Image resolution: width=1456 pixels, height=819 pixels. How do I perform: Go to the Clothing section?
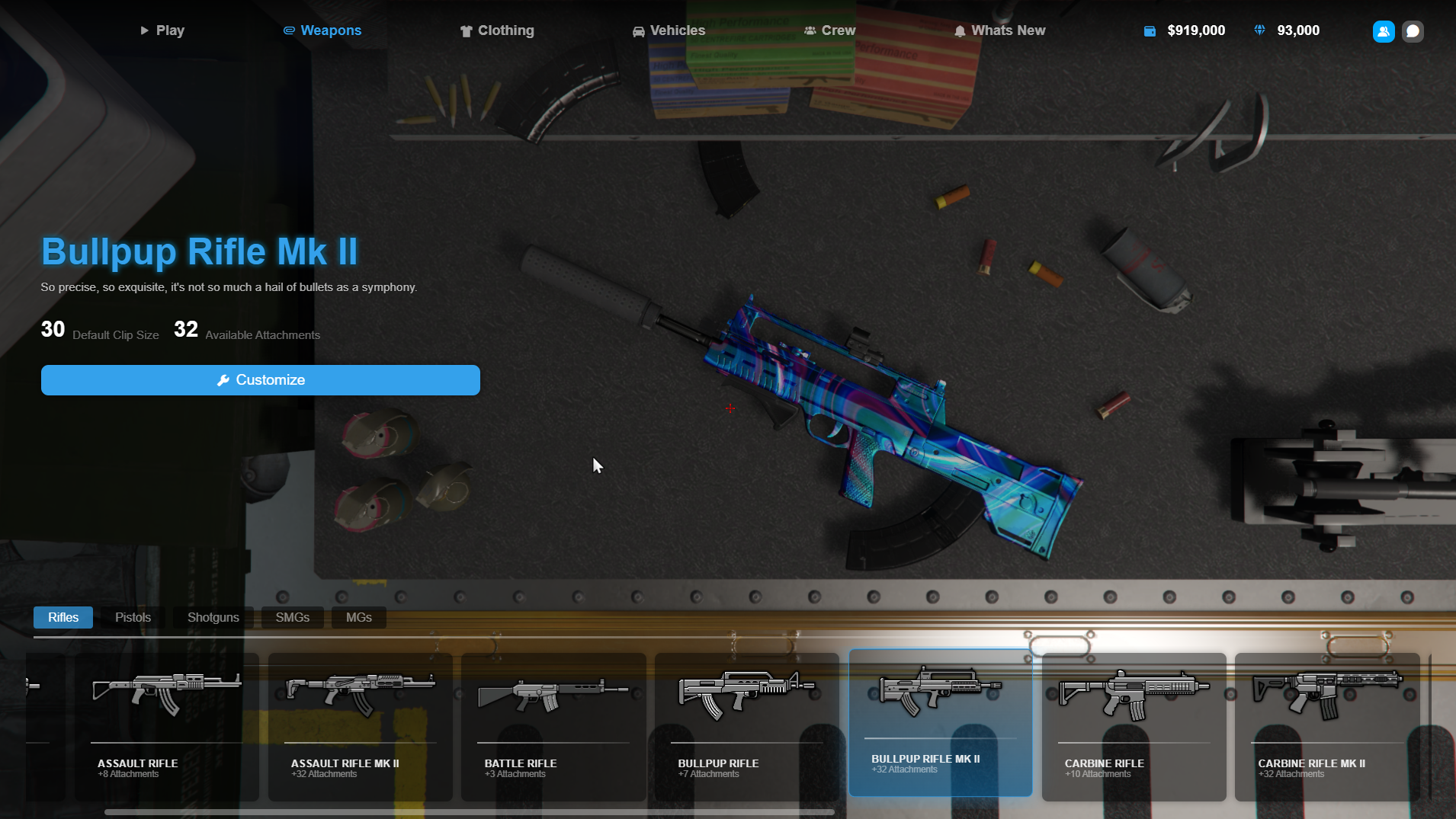497,30
